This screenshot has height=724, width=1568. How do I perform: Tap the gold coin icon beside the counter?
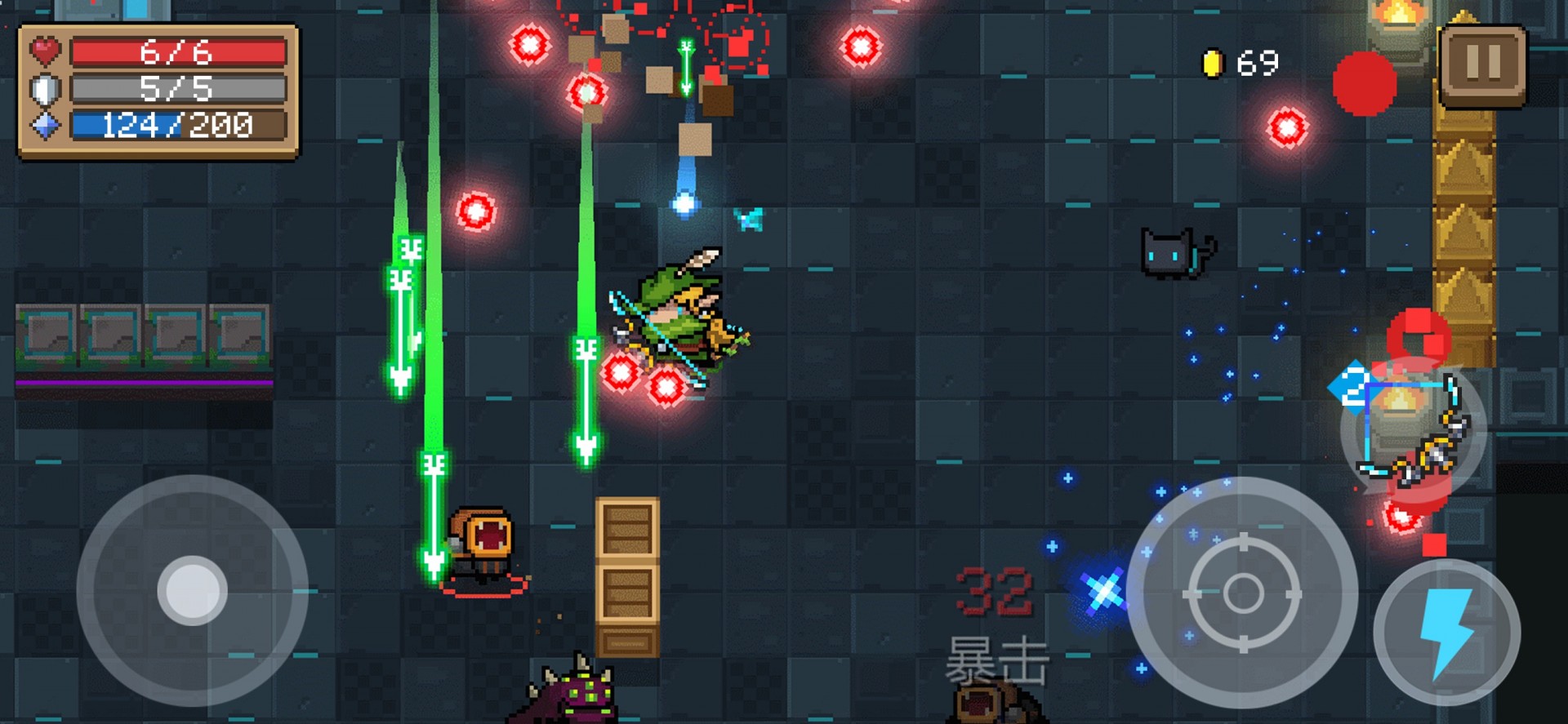pos(1212,63)
